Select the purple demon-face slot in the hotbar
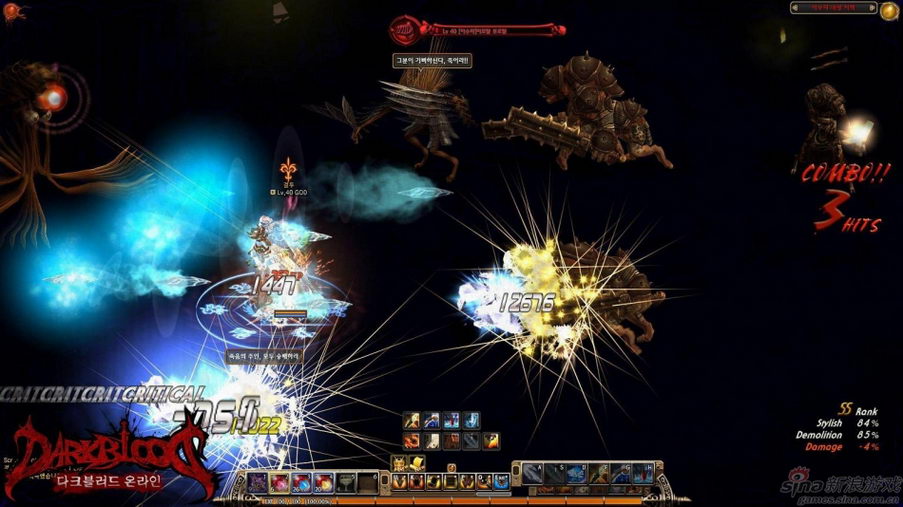 (x=258, y=483)
